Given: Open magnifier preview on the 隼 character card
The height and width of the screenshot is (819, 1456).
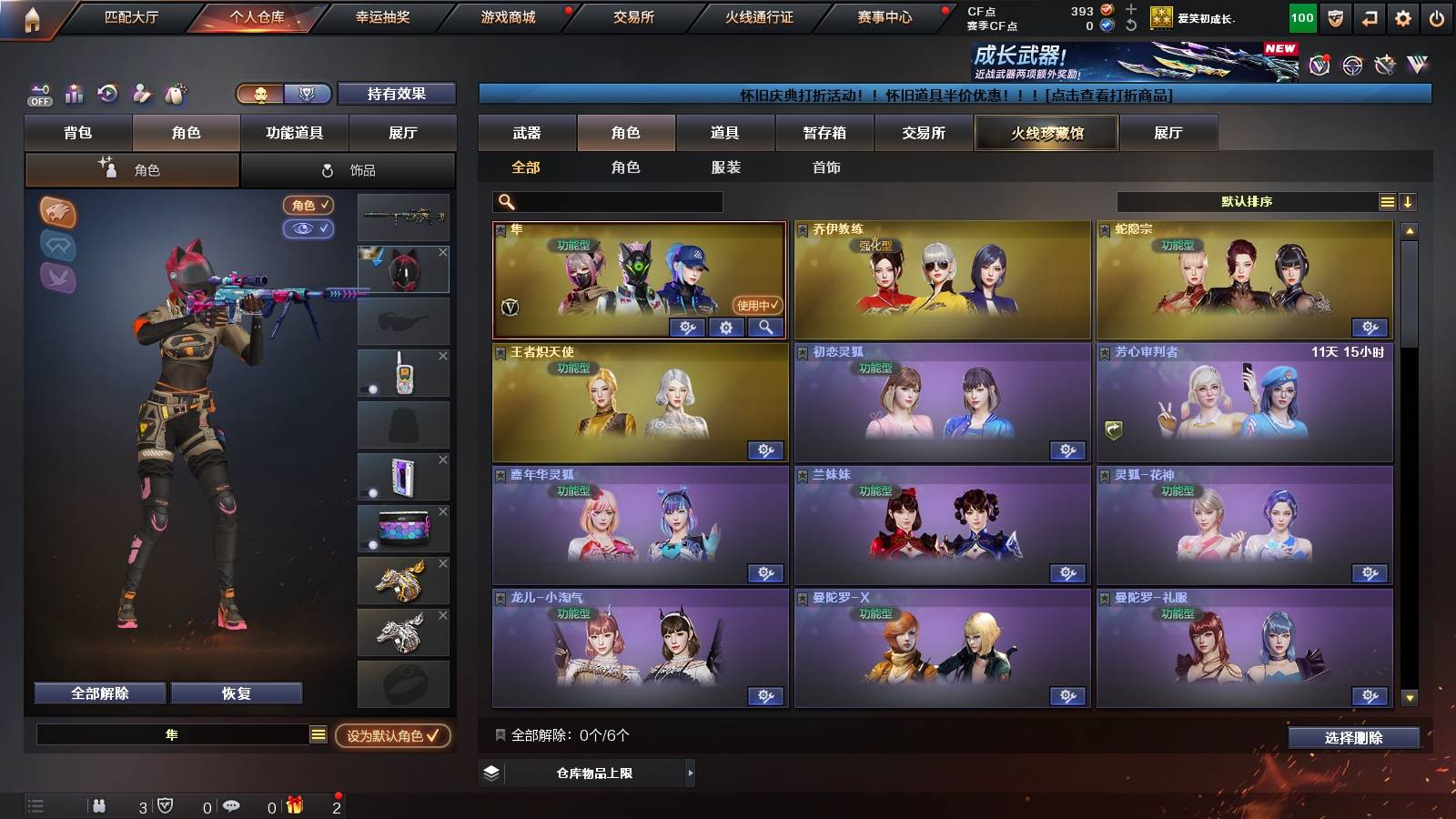Looking at the screenshot, I should (x=767, y=327).
